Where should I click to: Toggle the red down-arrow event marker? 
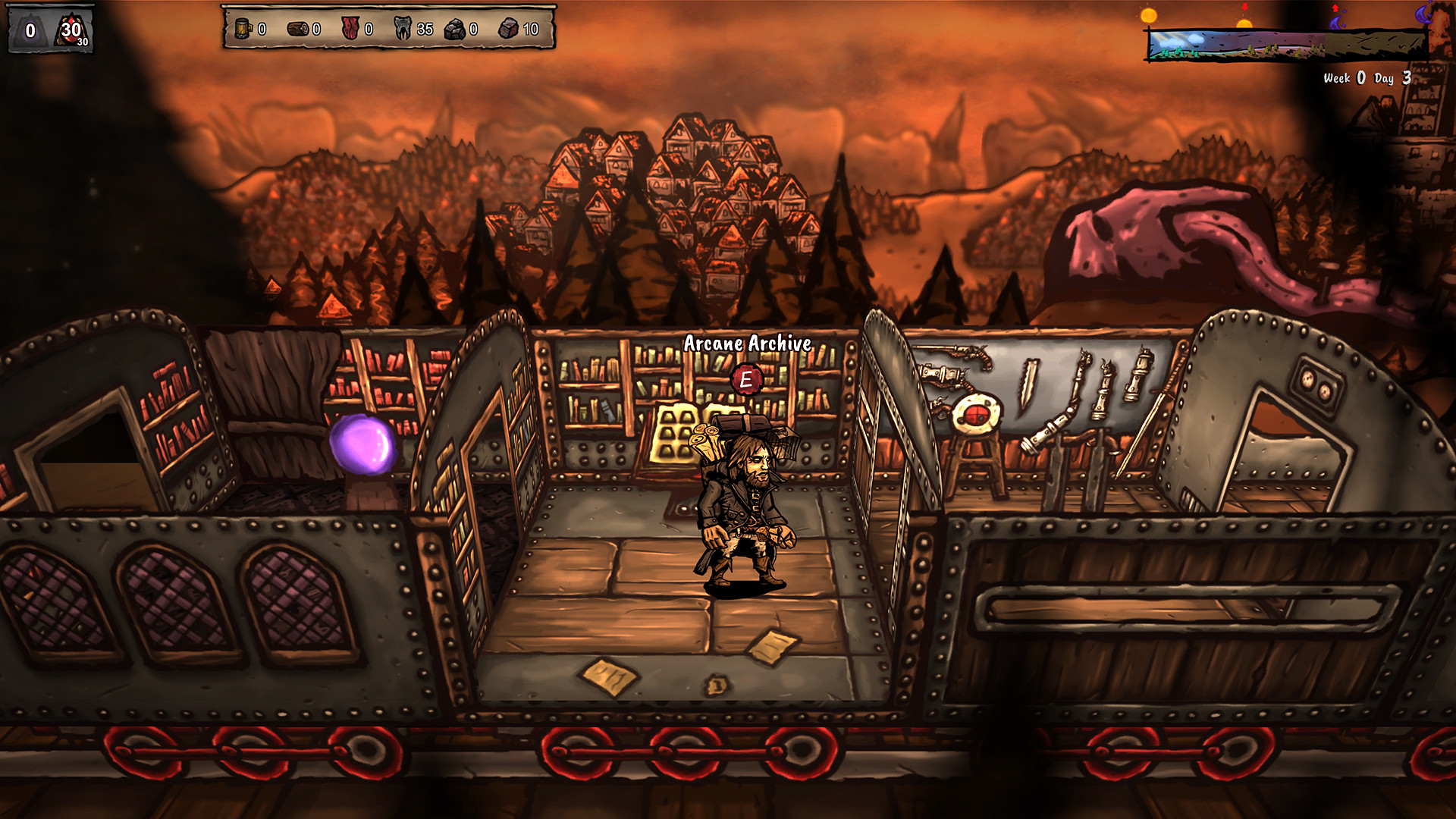pyautogui.click(x=1244, y=8)
